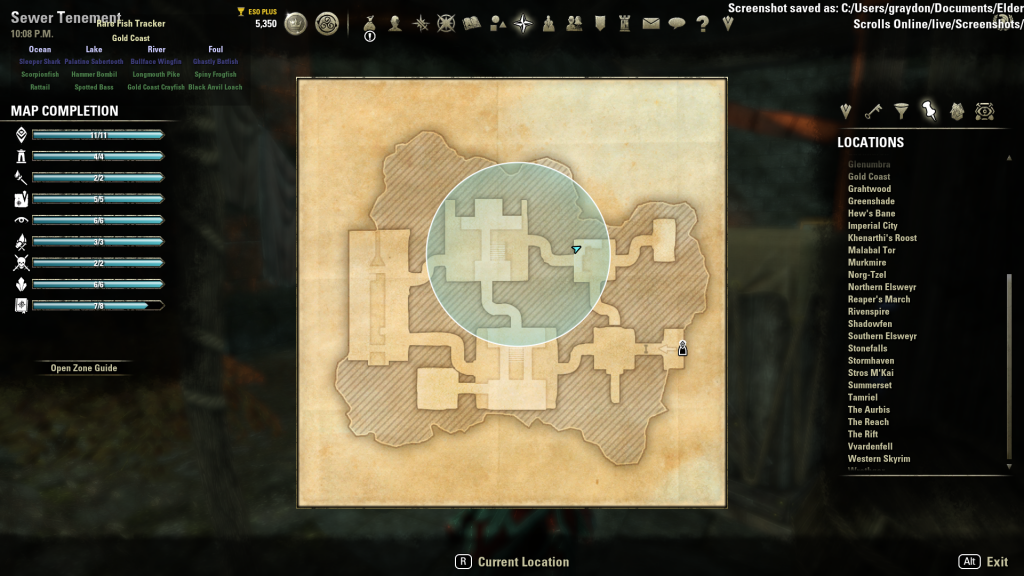Open the chat speech bubble menu
Image resolution: width=1024 pixels, height=576 pixels.
pos(677,24)
